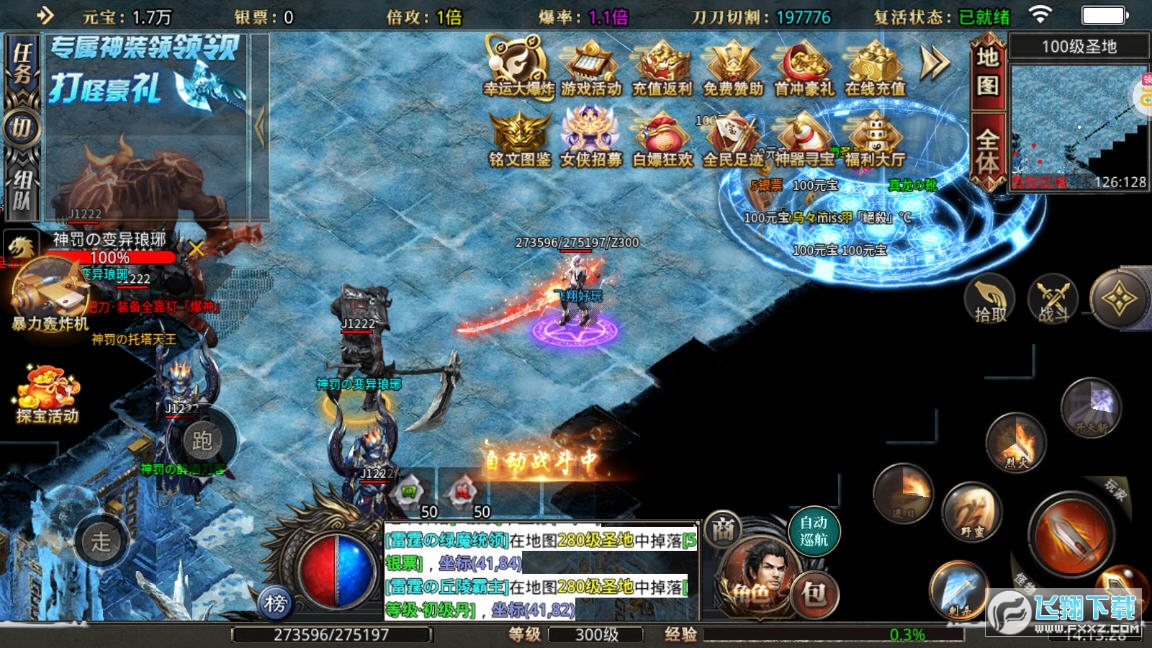Screen dimensions: 1152x648
Task: Switch attack mode with 全体 button
Action: pyautogui.click(x=987, y=150)
